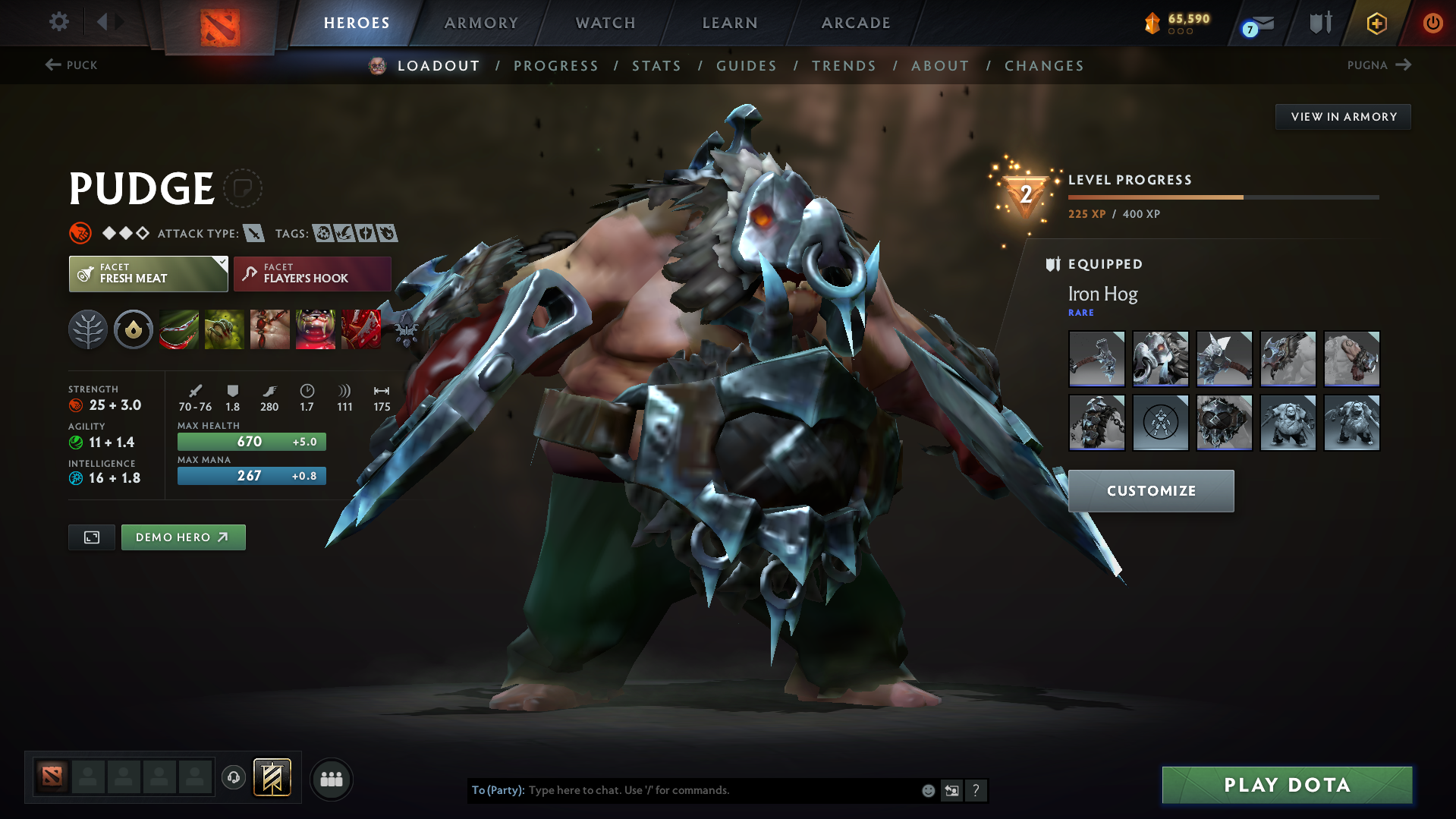This screenshot has height=819, width=1456.
Task: Open the ARMORY menu
Action: 481,23
